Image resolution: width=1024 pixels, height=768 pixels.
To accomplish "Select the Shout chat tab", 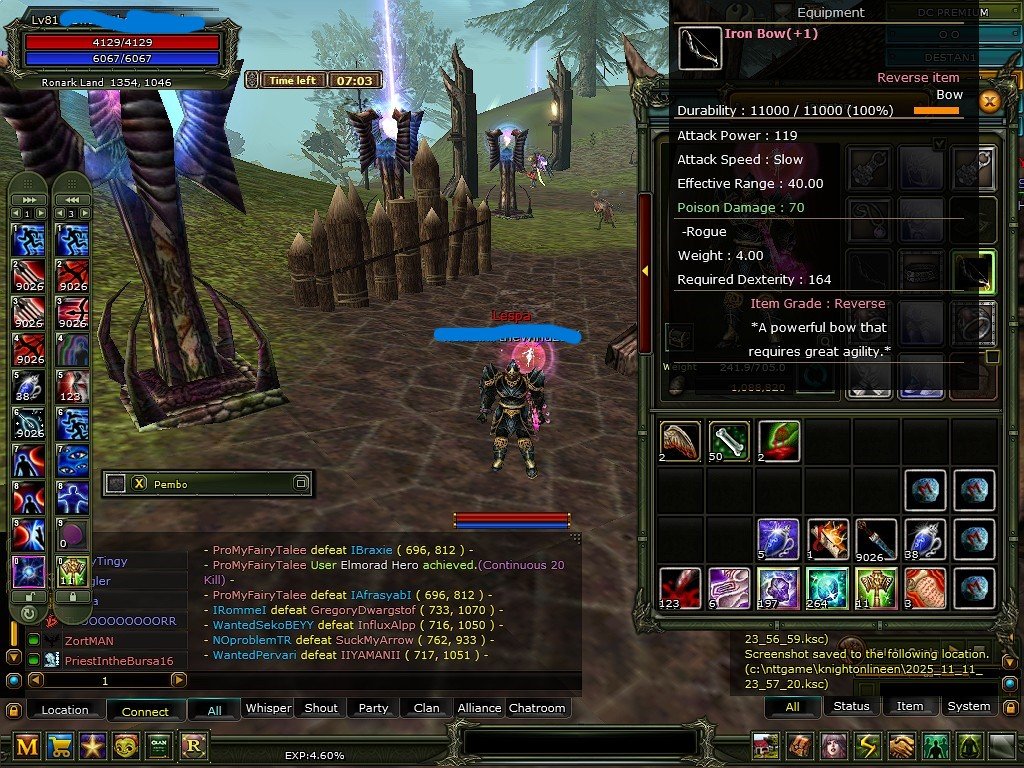I will tap(321, 708).
